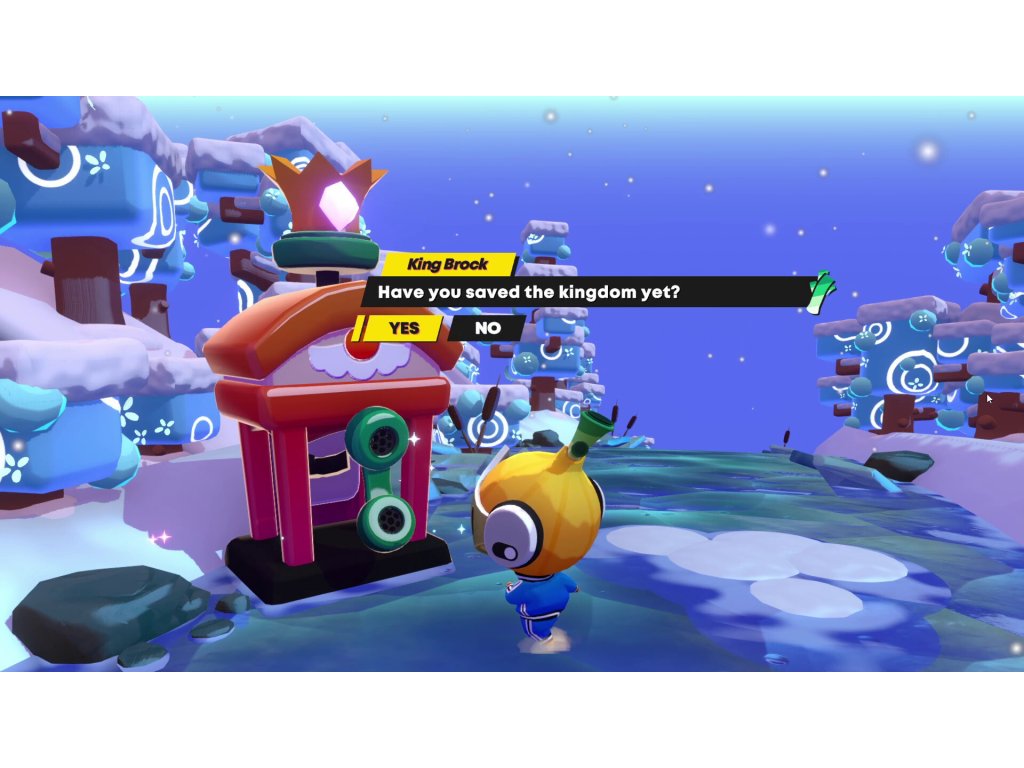The width and height of the screenshot is (1024, 768).
Task: Choose the NO dialogue reply
Action: coord(488,328)
